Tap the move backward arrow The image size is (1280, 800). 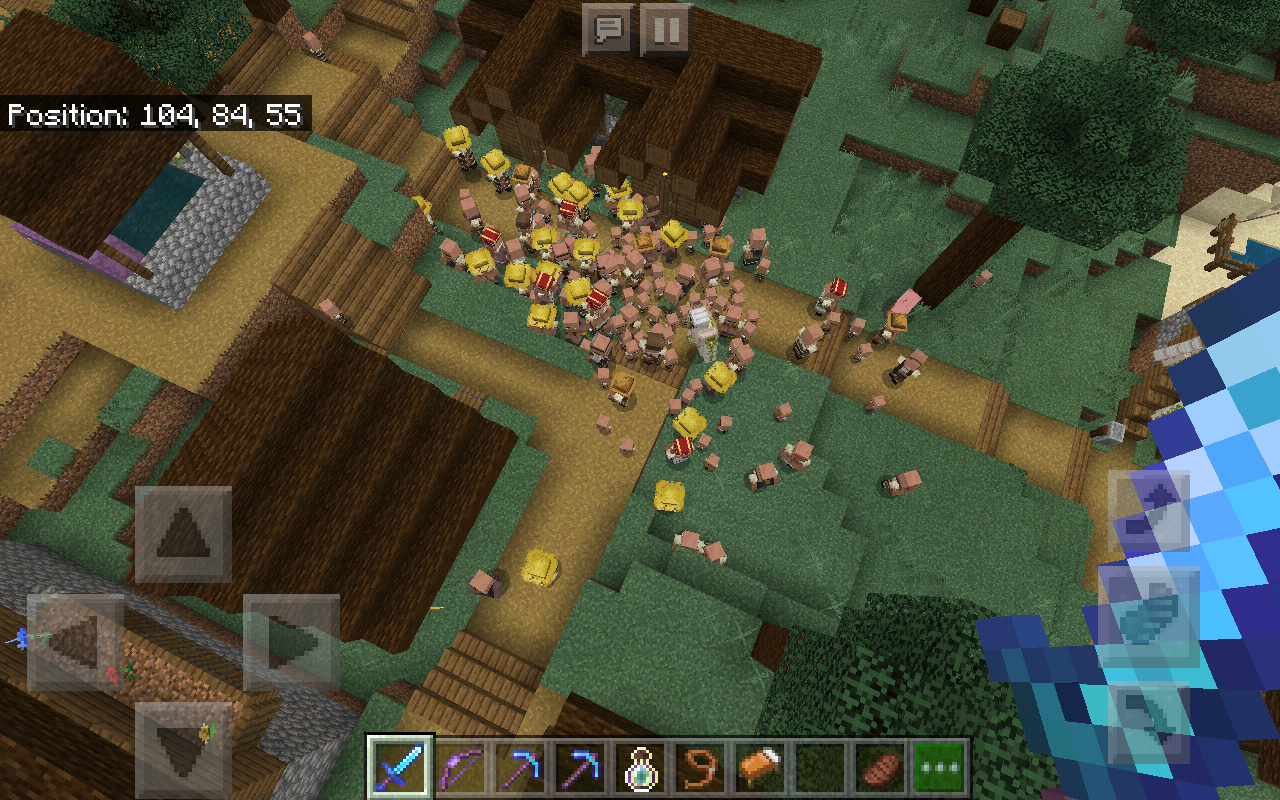click(x=183, y=748)
